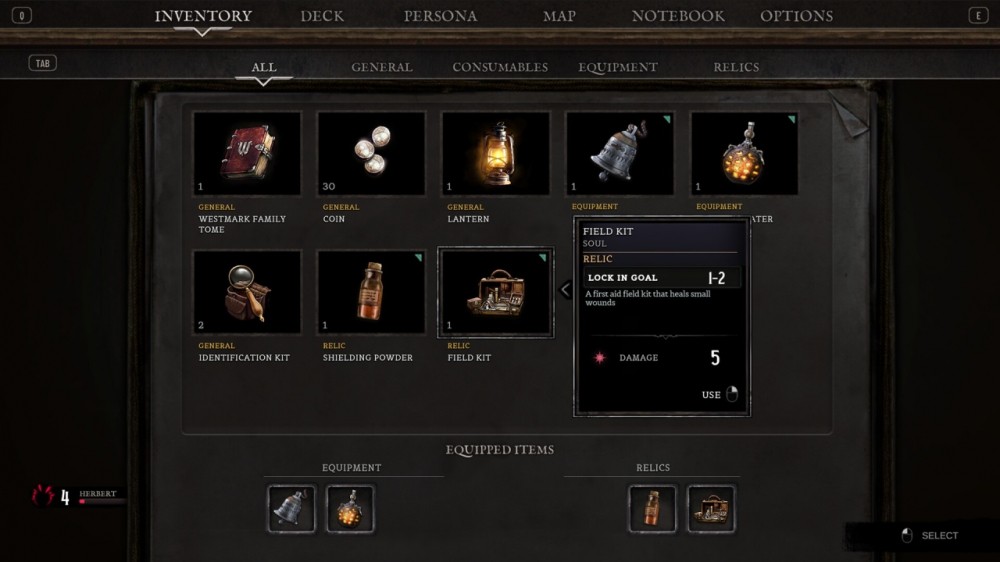Screen dimensions: 1000x562
Task: Choose the Lantern item
Action: (495, 153)
